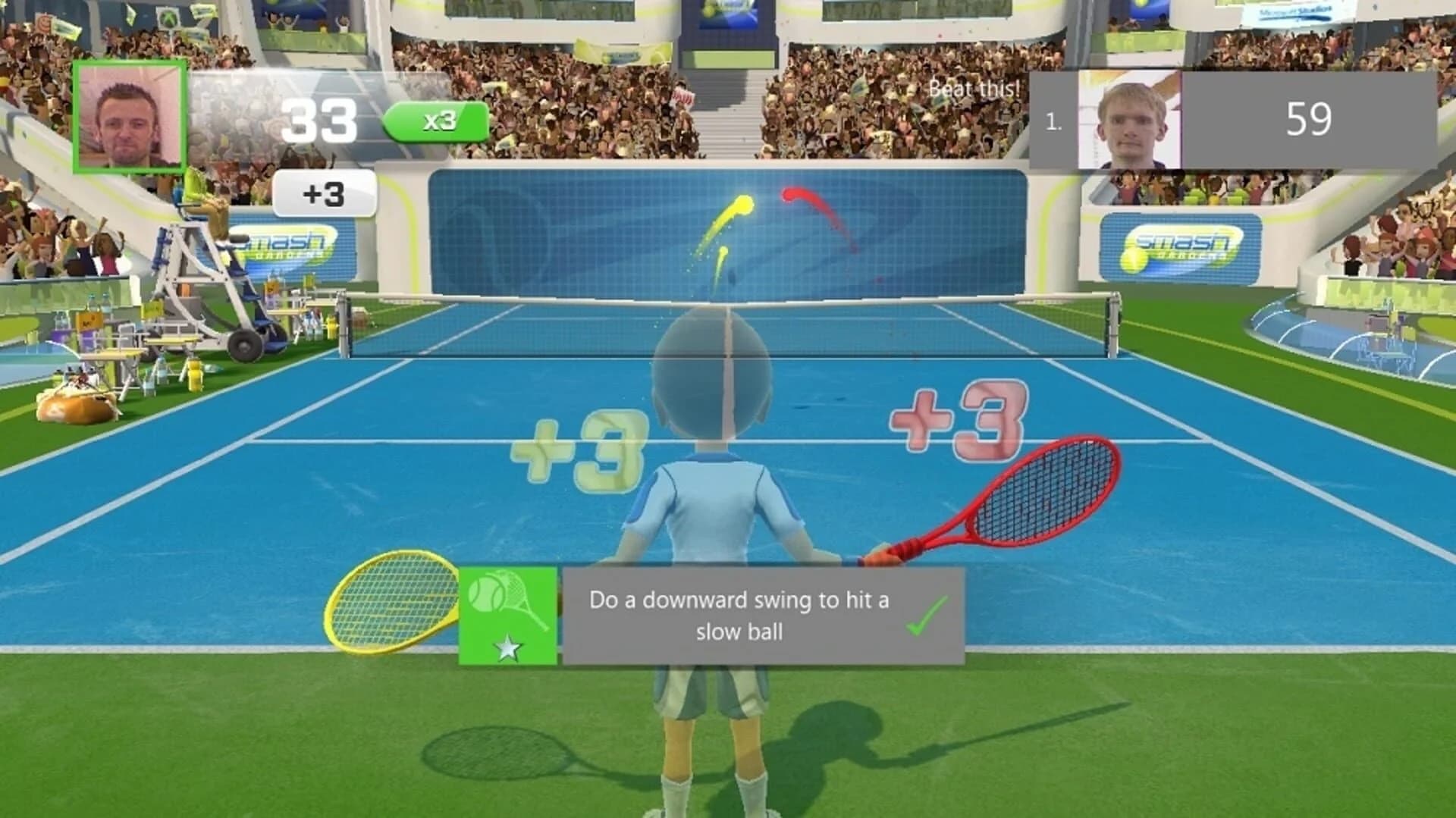Switch to the opponent's score panel showing 59

pos(1308,118)
